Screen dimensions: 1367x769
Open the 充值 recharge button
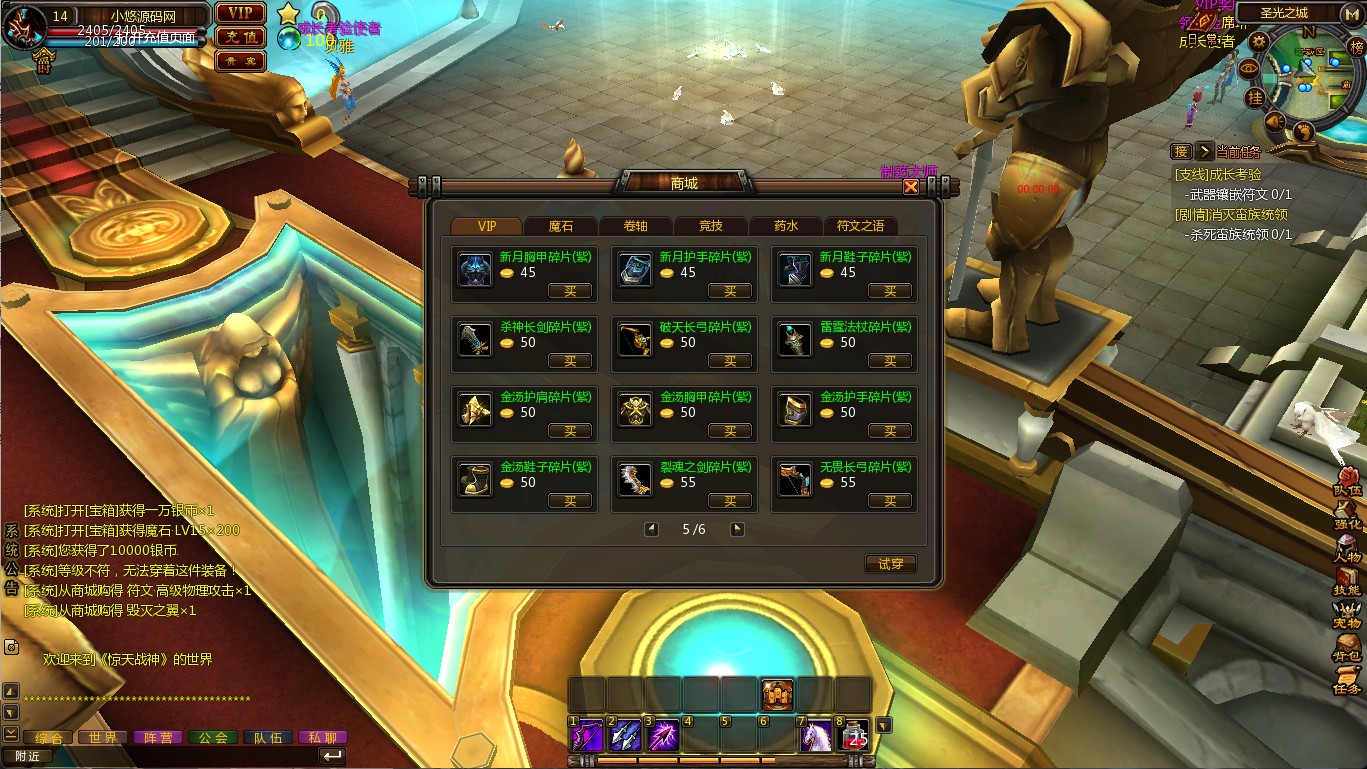click(240, 37)
